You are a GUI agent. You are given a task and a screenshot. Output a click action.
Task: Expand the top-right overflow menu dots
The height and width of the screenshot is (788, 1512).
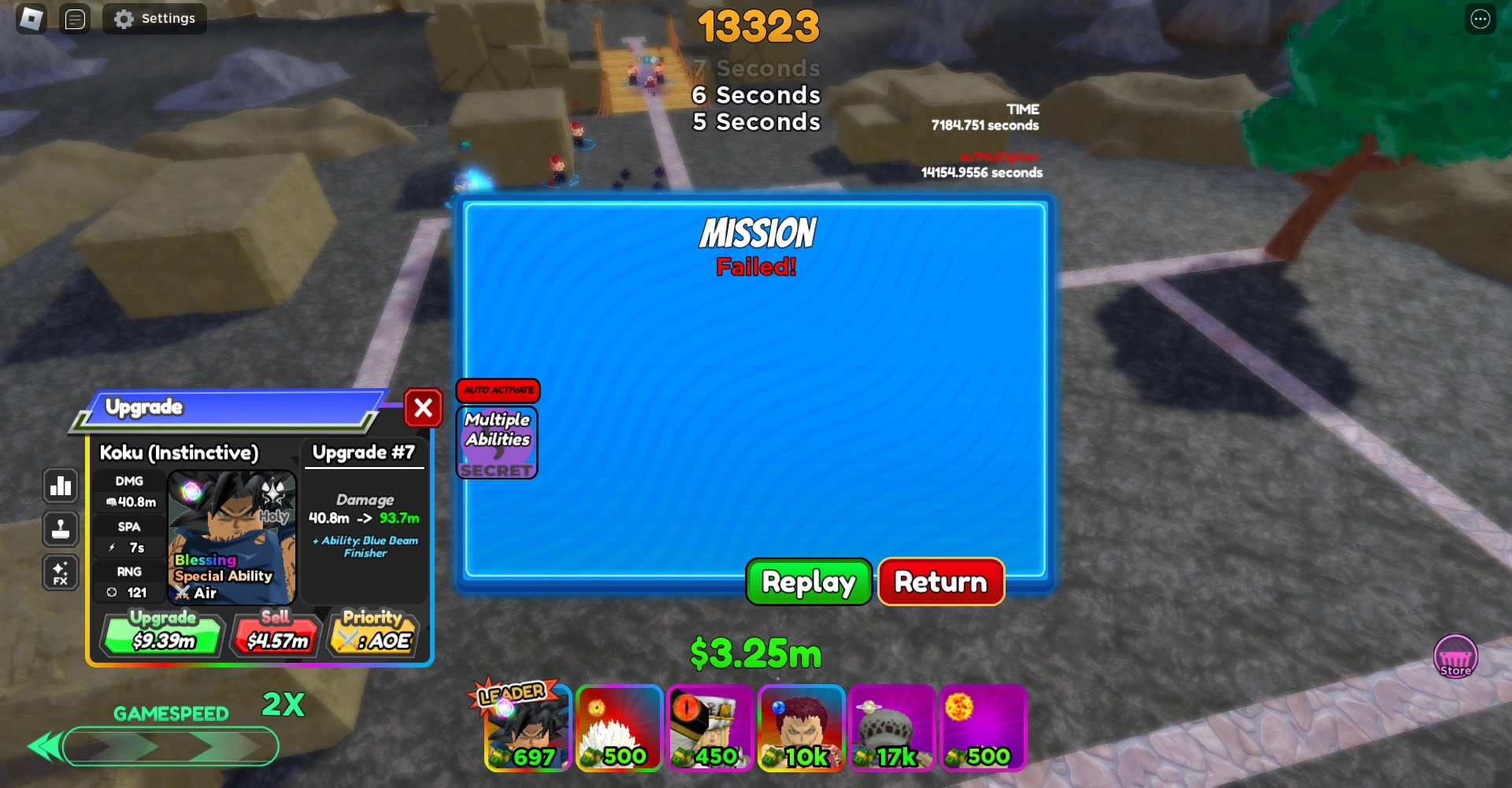(1479, 18)
